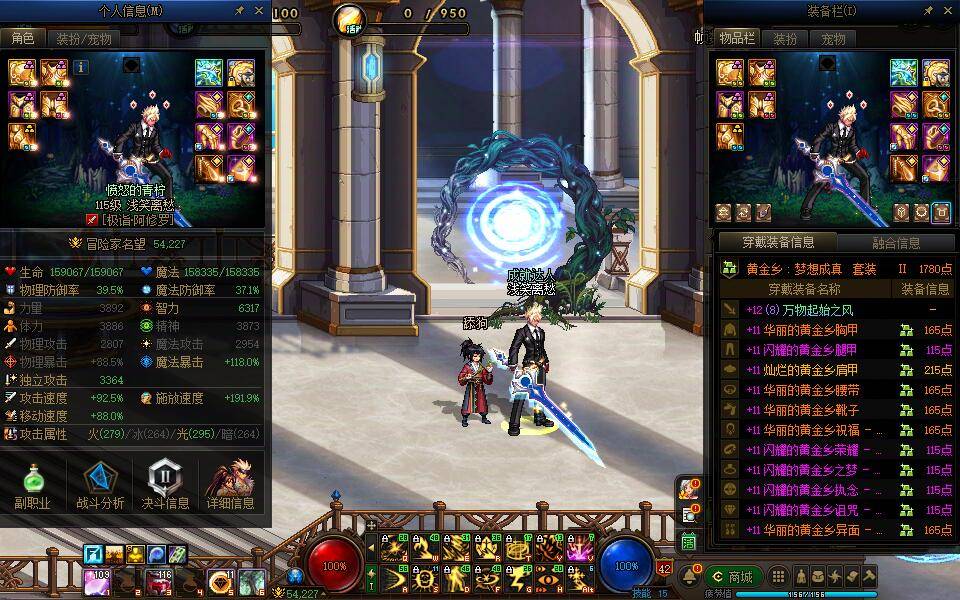Select the 装扮 tab in 装备栏
This screenshot has height=600, width=960.
(x=786, y=39)
